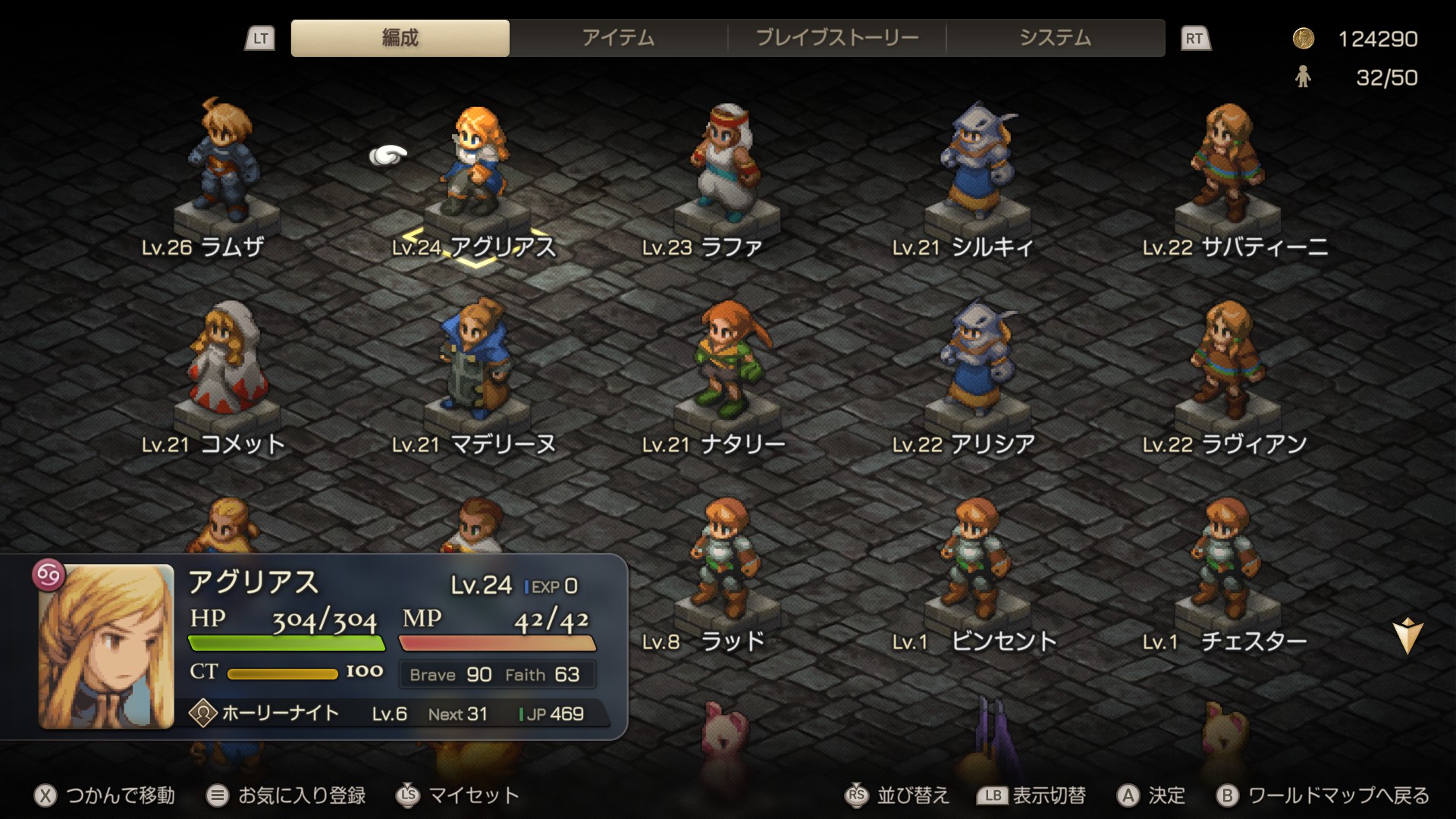The height and width of the screenshot is (819, 1456).
Task: Pick the unit ラファ
Action: click(x=724, y=163)
